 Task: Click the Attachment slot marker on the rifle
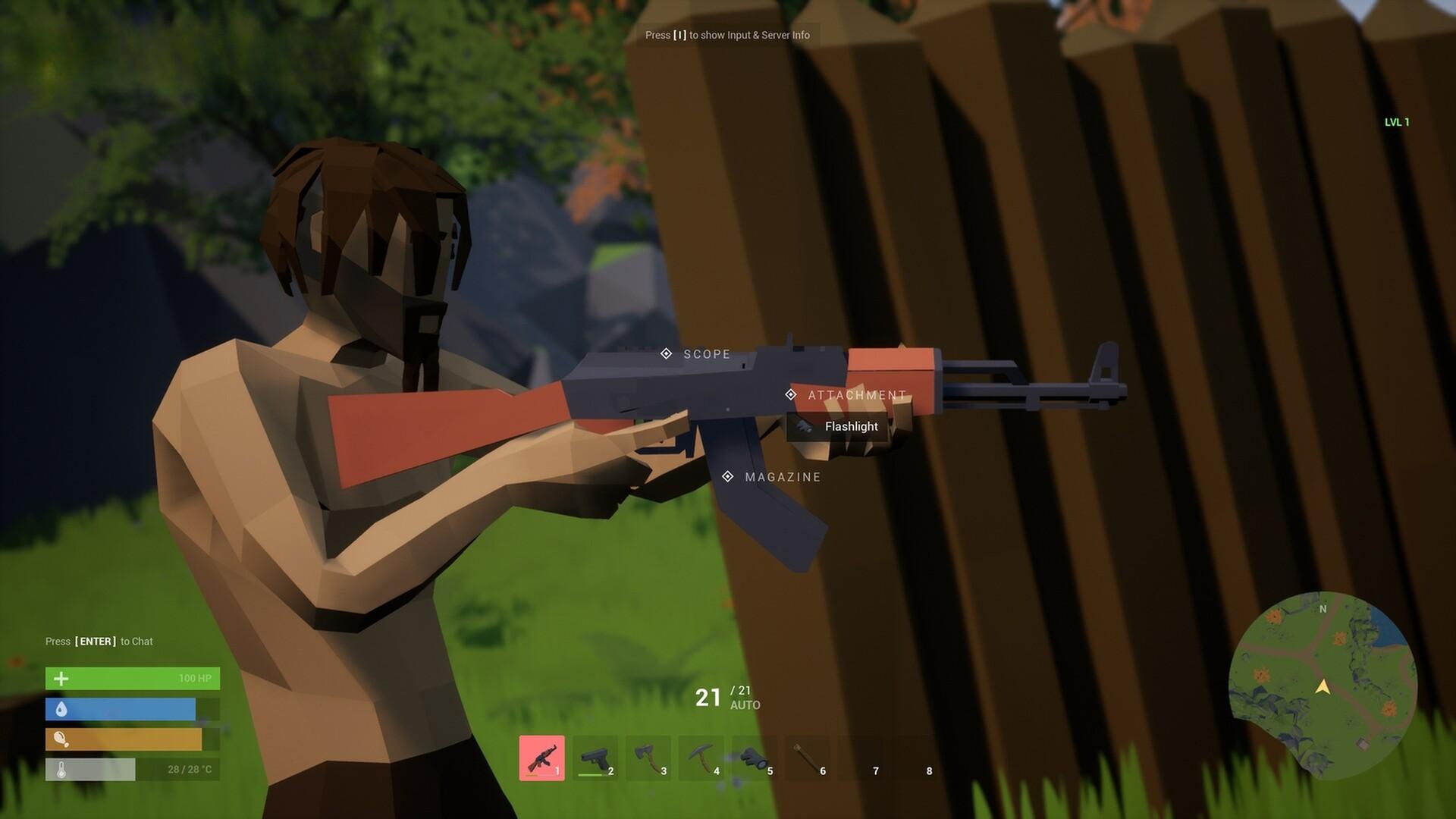click(x=790, y=394)
